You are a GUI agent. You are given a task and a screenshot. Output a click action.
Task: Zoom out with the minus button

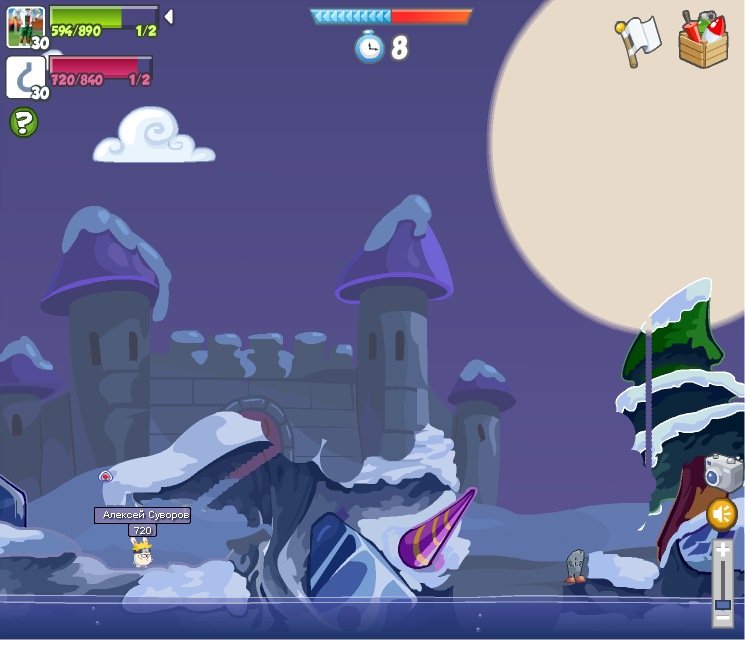tap(722, 618)
